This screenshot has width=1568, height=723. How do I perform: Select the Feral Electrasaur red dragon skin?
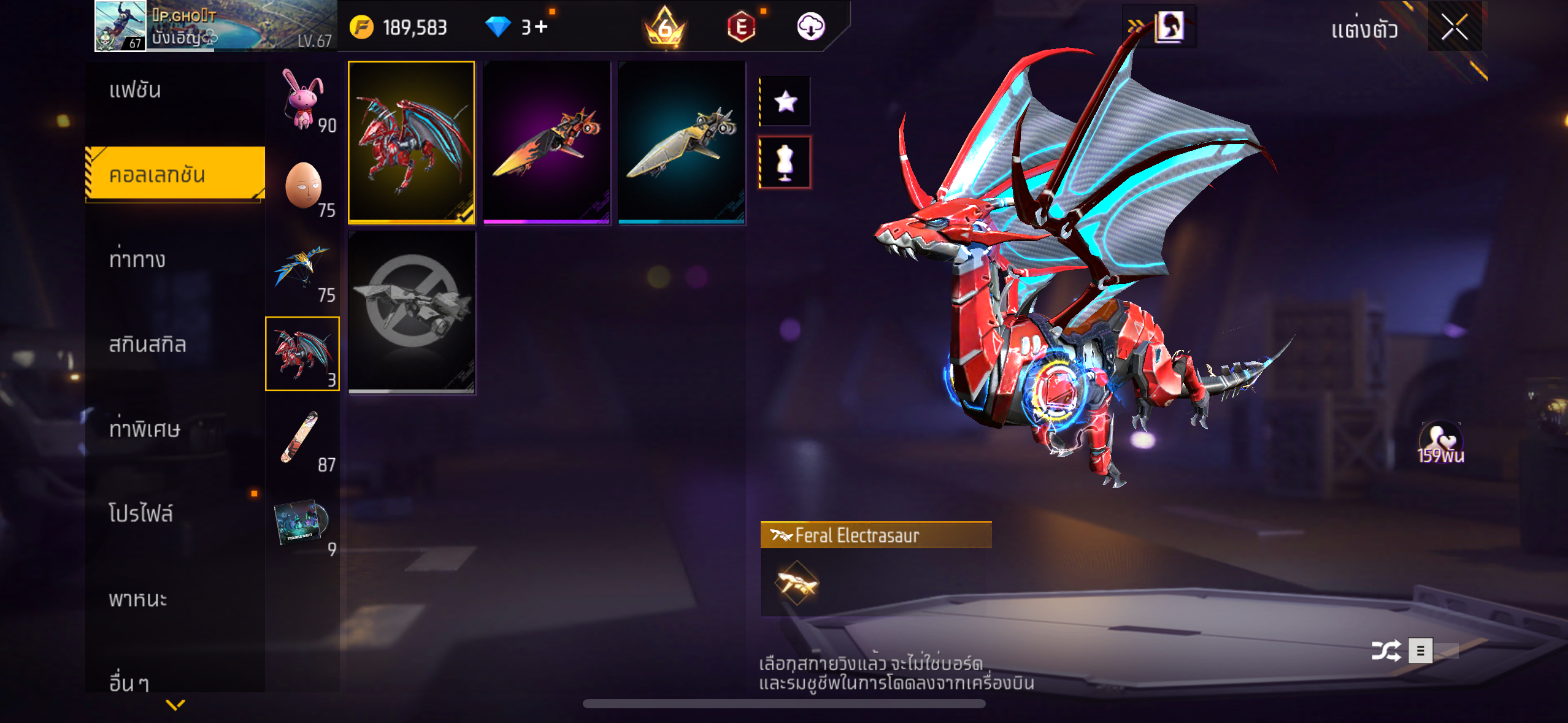pyautogui.click(x=411, y=142)
